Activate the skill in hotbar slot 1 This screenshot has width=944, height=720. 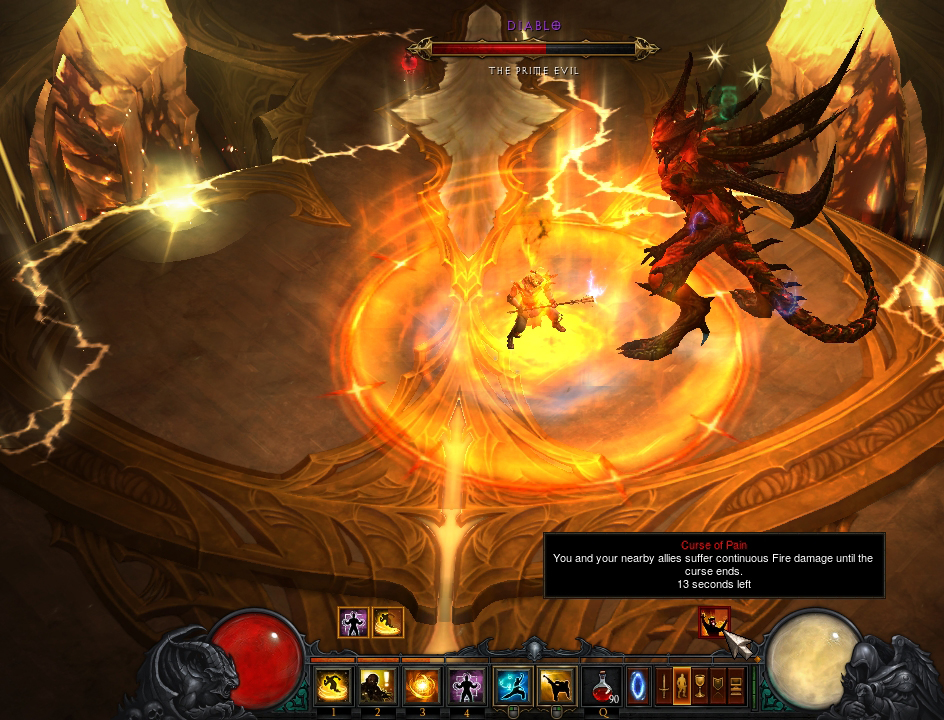tap(333, 685)
